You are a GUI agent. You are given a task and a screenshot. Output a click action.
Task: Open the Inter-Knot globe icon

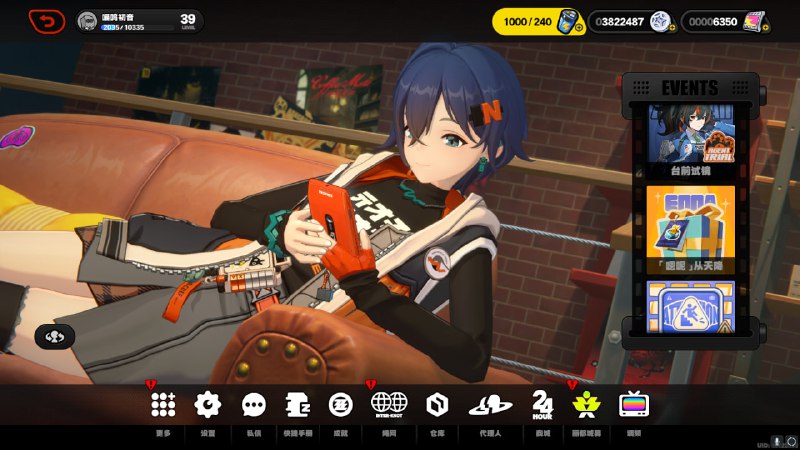[x=388, y=404]
